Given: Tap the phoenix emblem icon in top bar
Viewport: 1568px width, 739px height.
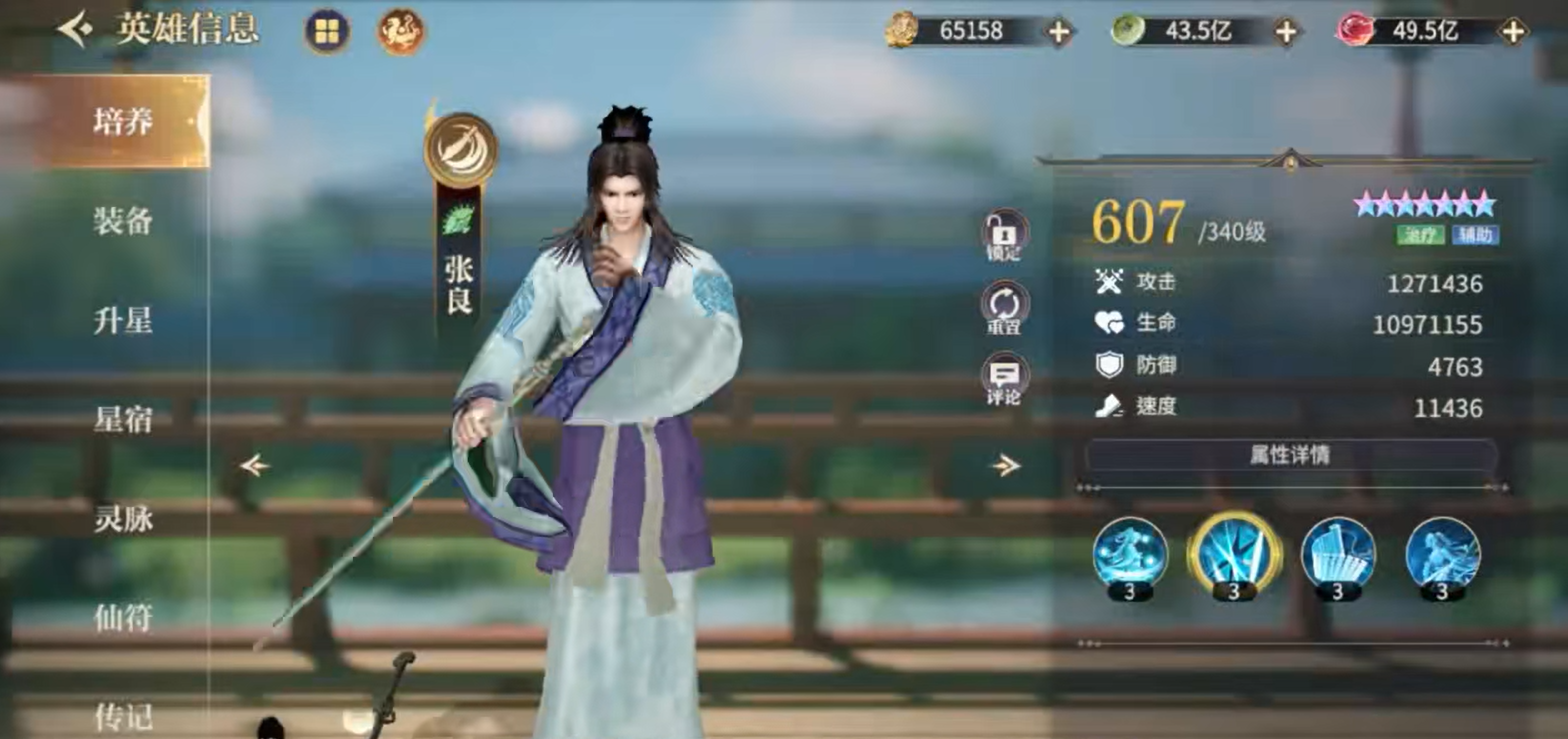Looking at the screenshot, I should tap(399, 31).
